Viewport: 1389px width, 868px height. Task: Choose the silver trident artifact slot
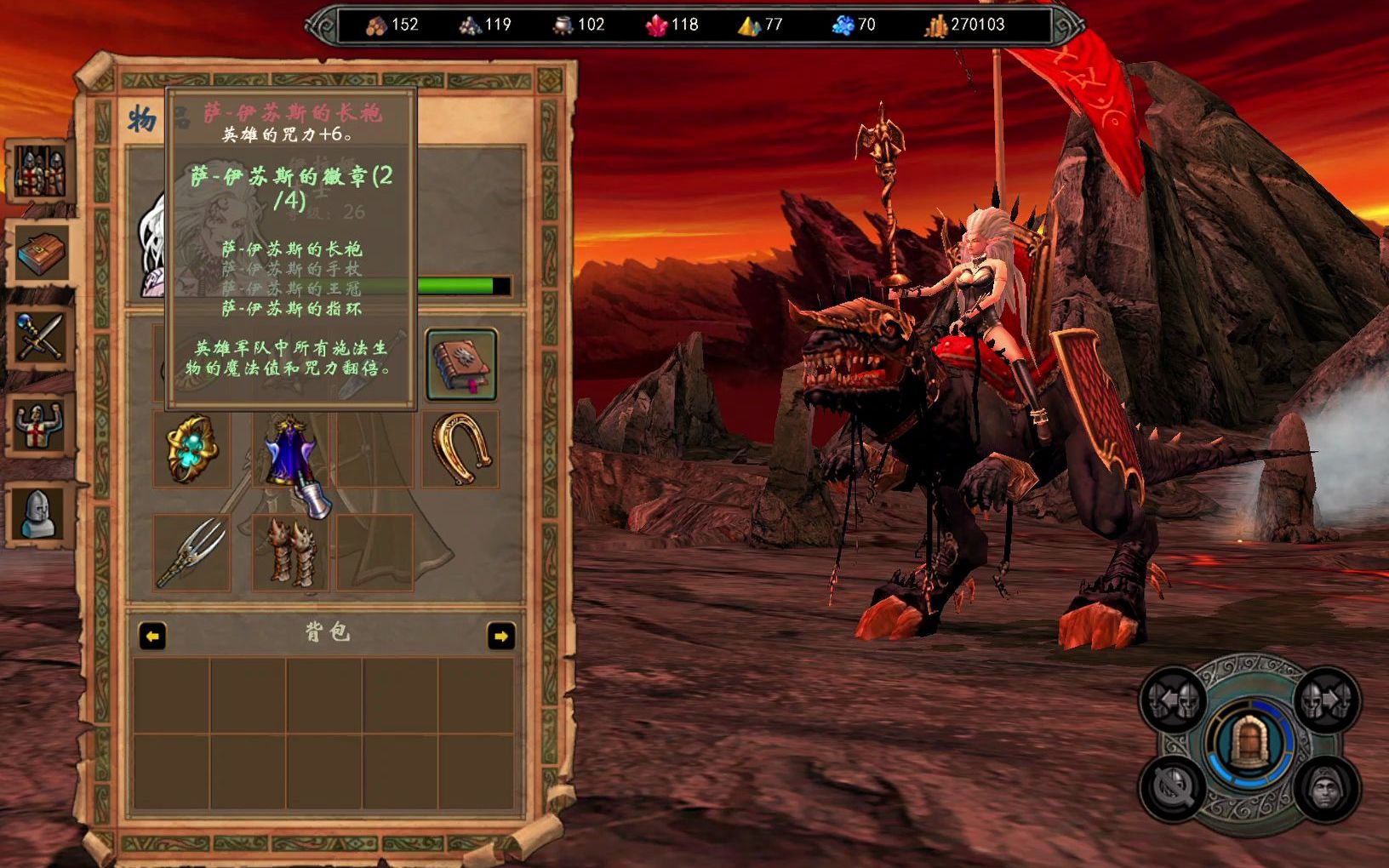[191, 553]
